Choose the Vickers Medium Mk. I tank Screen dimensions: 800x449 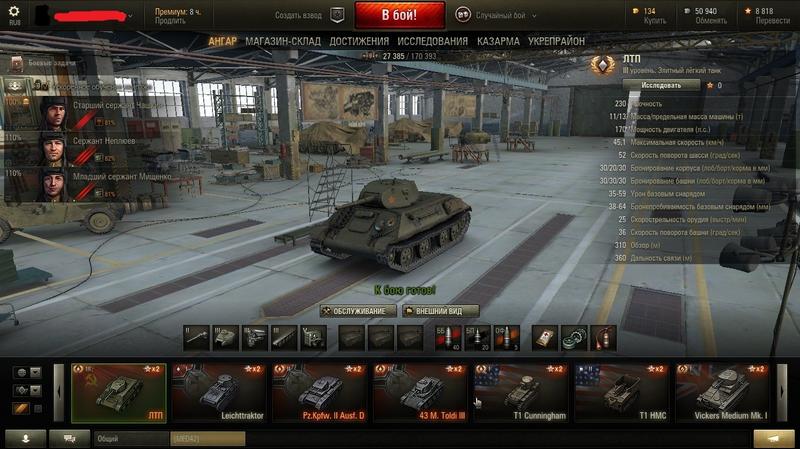722,392
